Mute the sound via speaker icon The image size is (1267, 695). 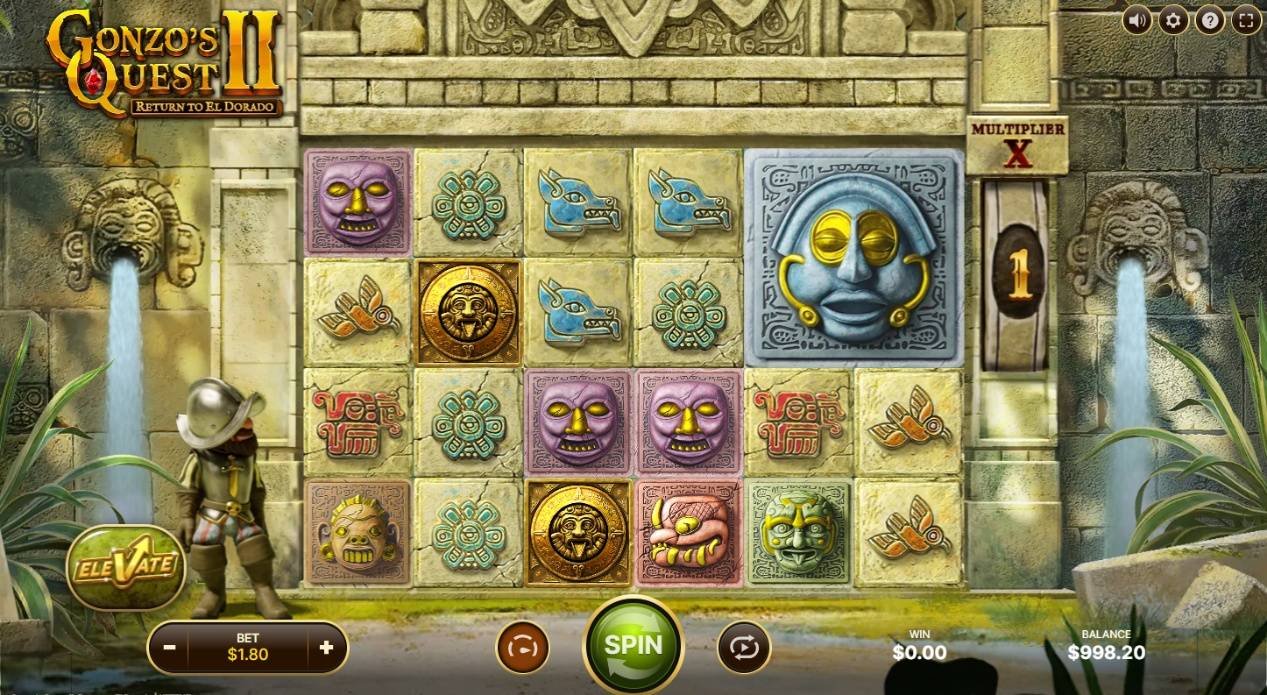click(x=1137, y=19)
